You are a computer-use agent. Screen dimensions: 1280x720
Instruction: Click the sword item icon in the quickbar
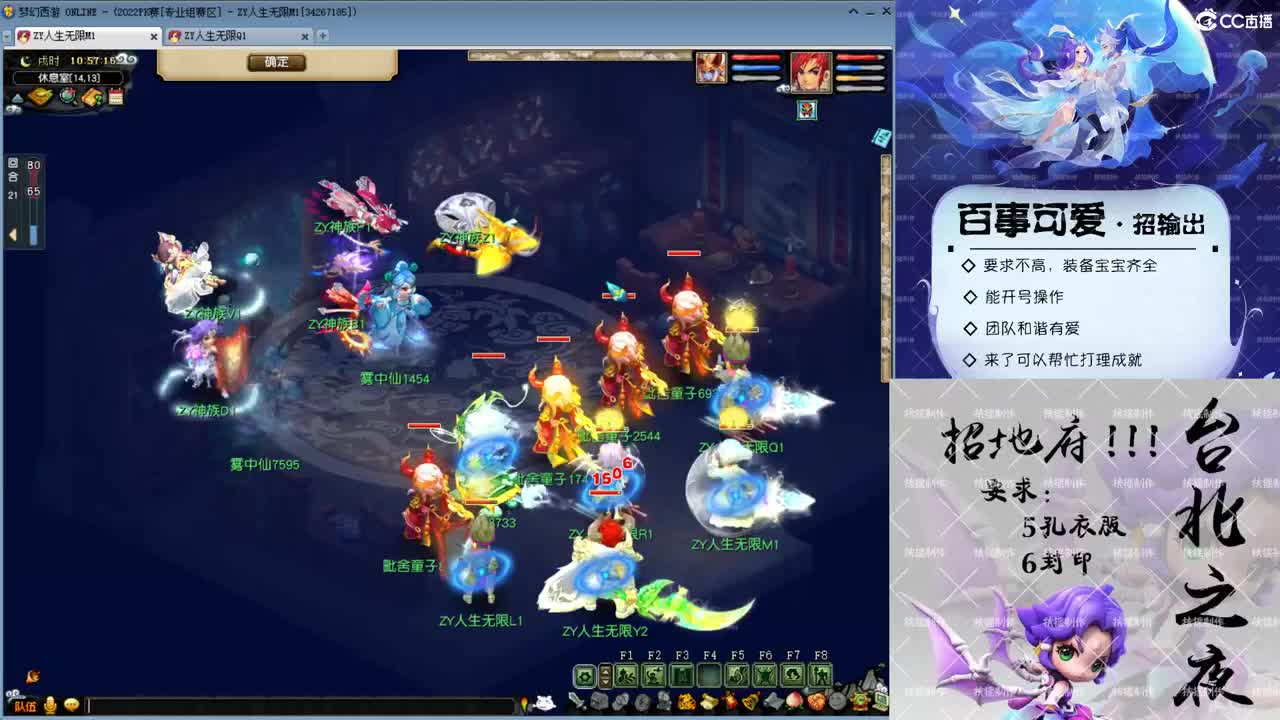tap(577, 700)
